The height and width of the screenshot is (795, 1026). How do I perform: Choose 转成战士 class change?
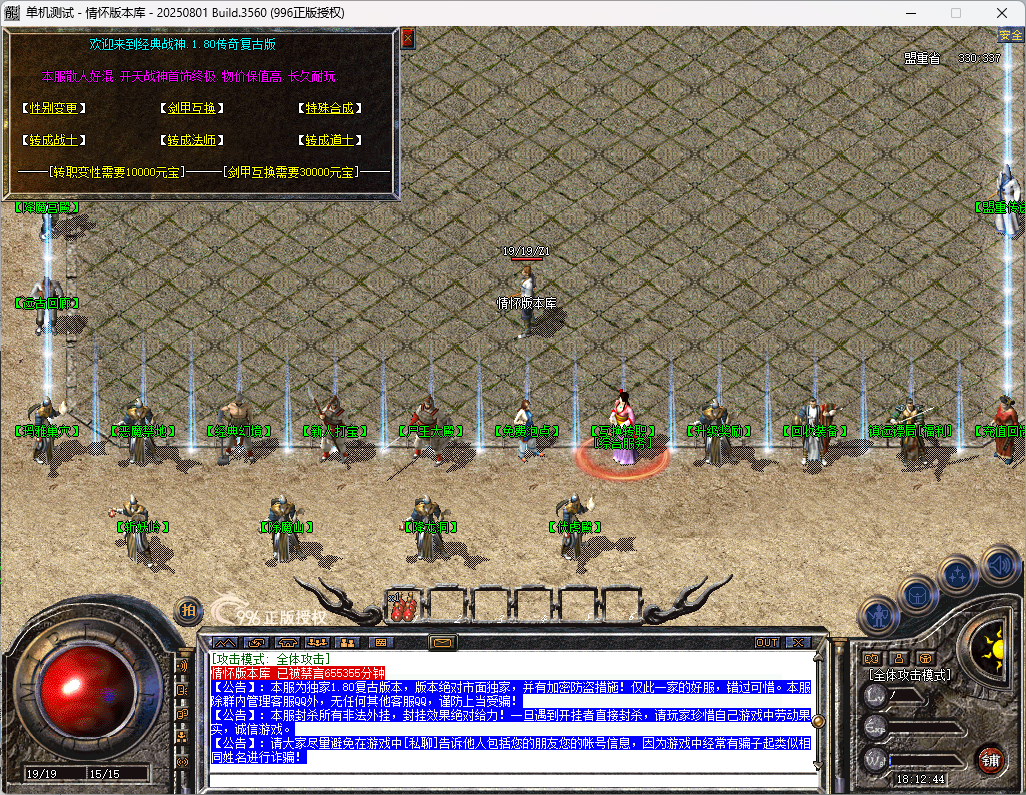(53, 140)
